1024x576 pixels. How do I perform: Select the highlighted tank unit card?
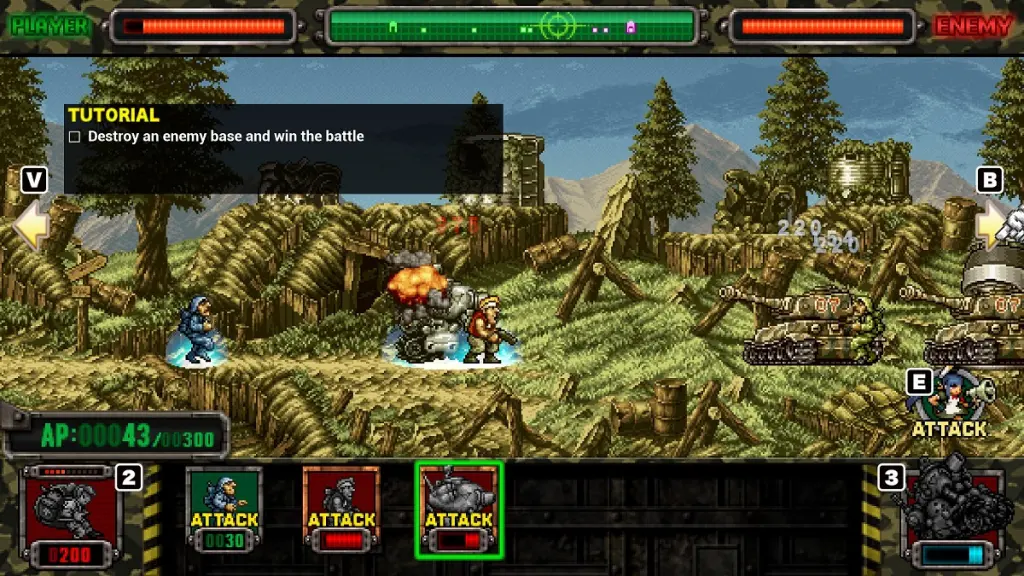[x=459, y=510]
